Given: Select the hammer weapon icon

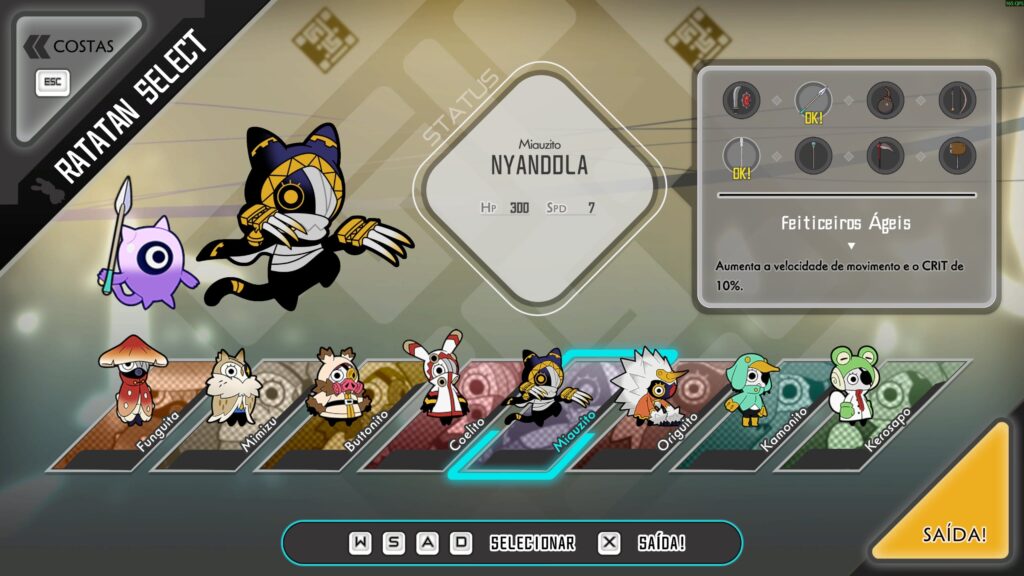Looking at the screenshot, I should (957, 155).
